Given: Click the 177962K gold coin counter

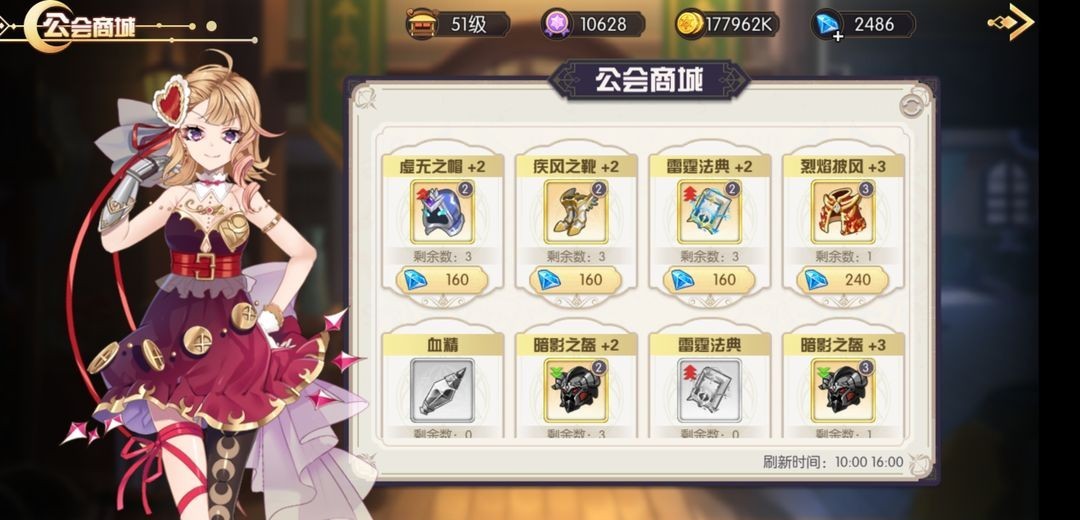Looking at the screenshot, I should tap(727, 24).
